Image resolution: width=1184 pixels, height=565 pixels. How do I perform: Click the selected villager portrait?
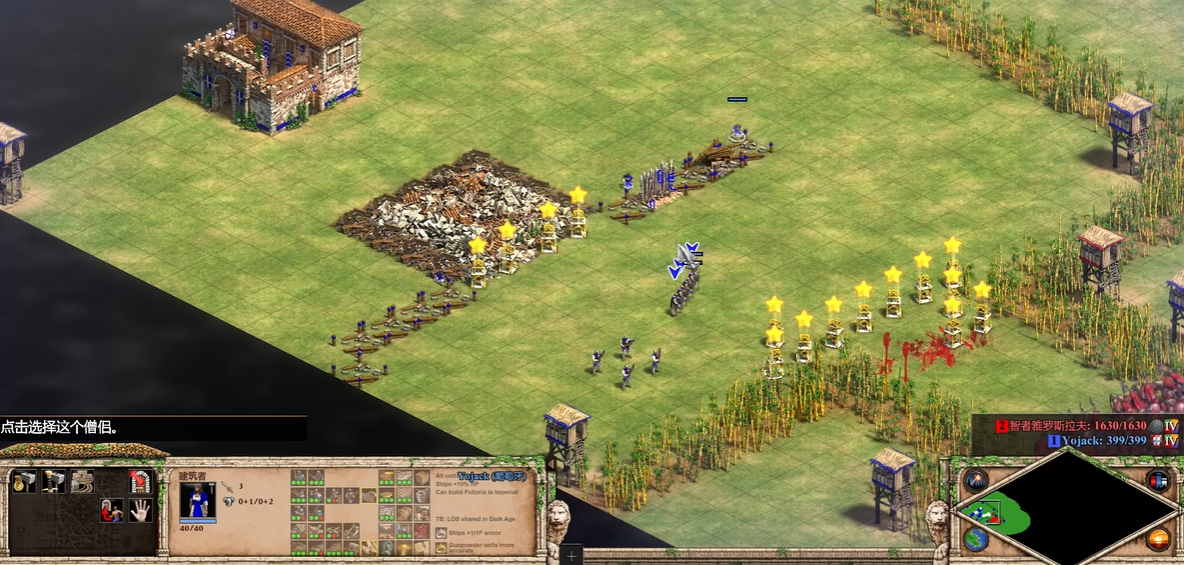pyautogui.click(x=197, y=500)
